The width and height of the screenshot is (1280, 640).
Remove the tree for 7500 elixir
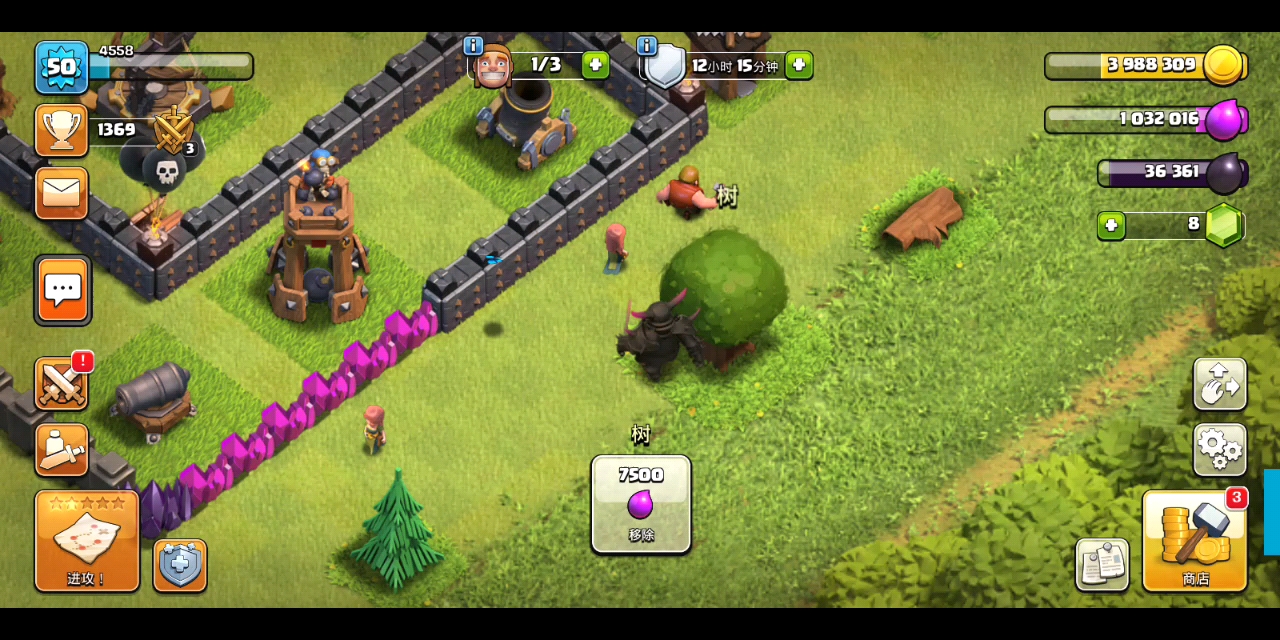pos(641,504)
